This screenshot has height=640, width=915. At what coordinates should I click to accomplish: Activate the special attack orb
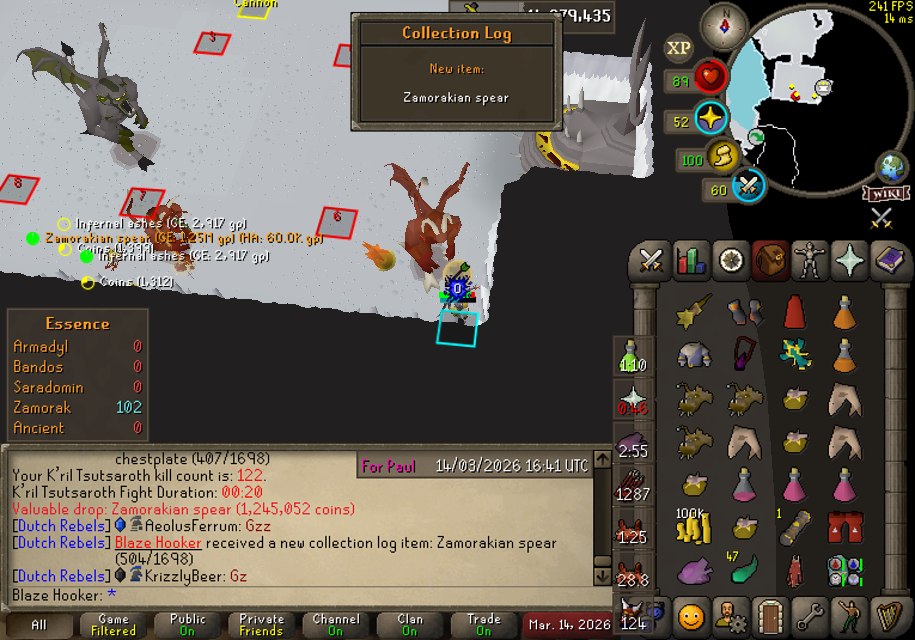pyautogui.click(x=749, y=186)
